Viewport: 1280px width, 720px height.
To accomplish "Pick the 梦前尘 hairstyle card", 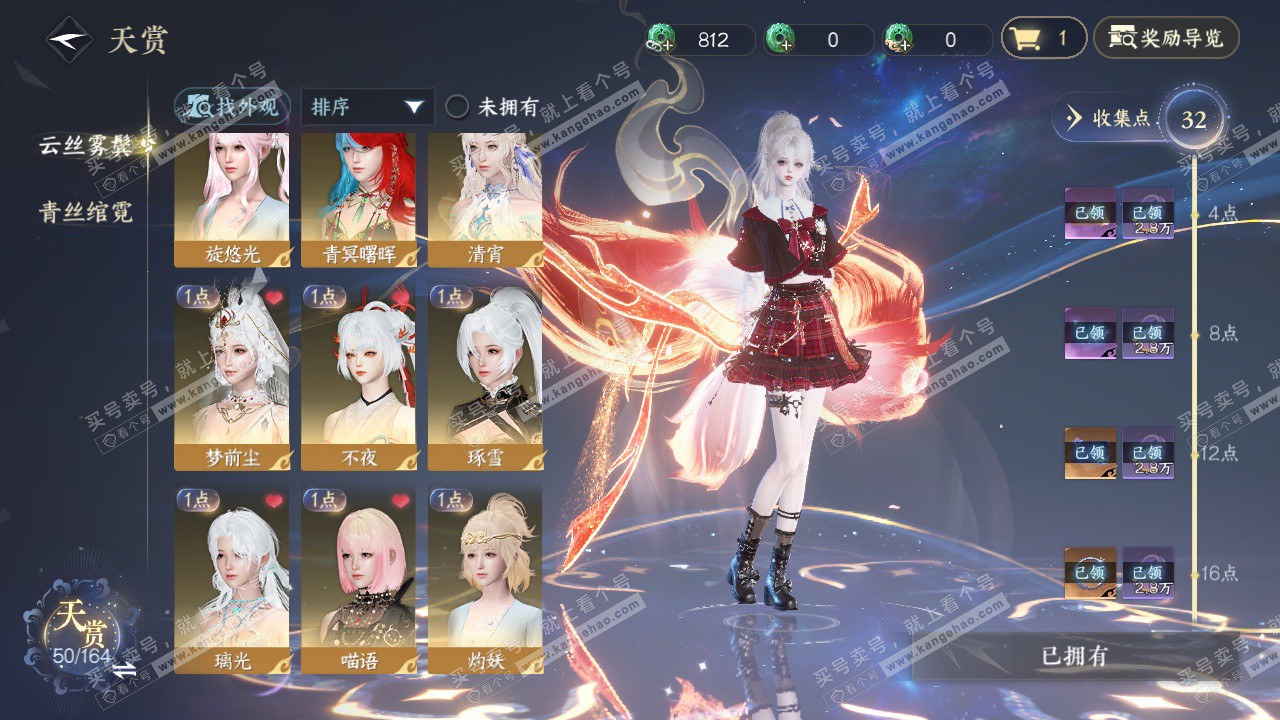I will [232, 377].
